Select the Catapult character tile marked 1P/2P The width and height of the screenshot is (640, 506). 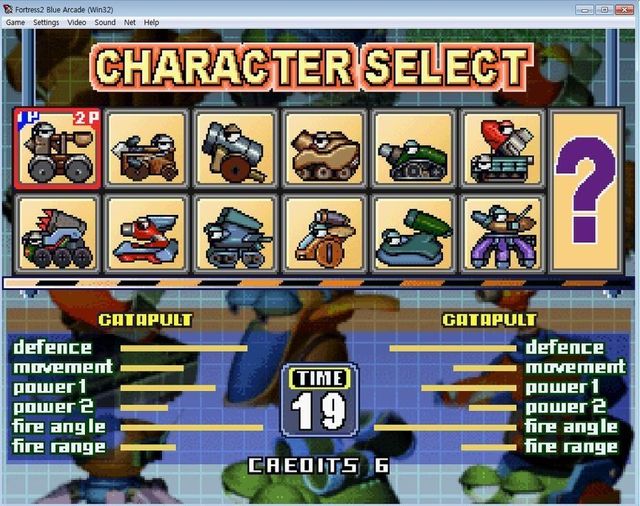tap(57, 148)
